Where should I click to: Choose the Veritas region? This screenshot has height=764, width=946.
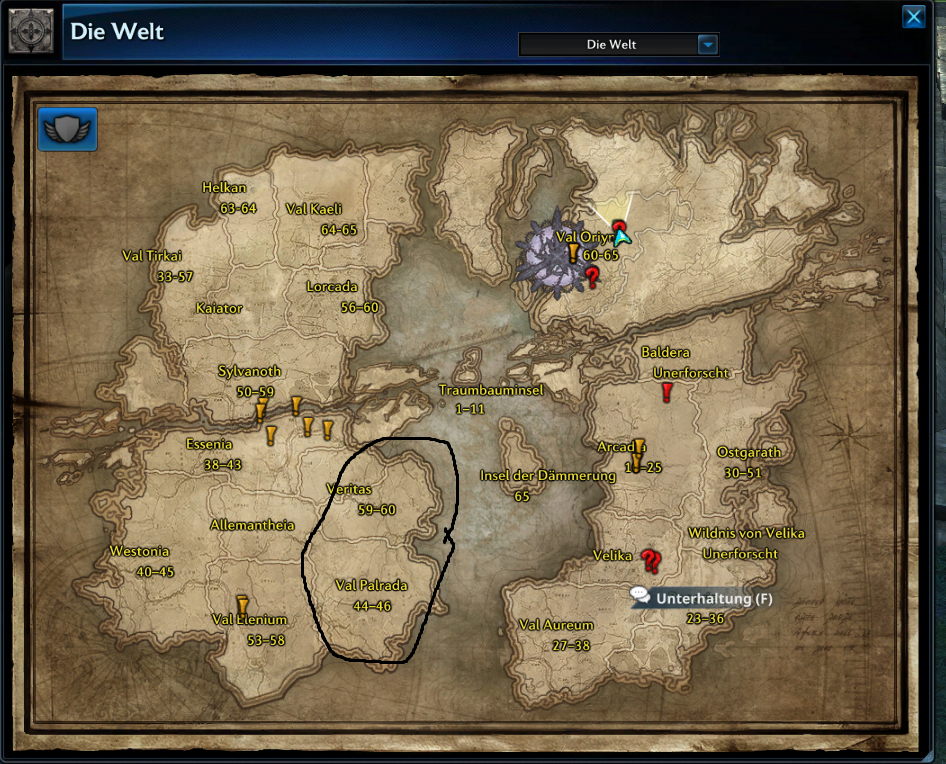click(349, 489)
